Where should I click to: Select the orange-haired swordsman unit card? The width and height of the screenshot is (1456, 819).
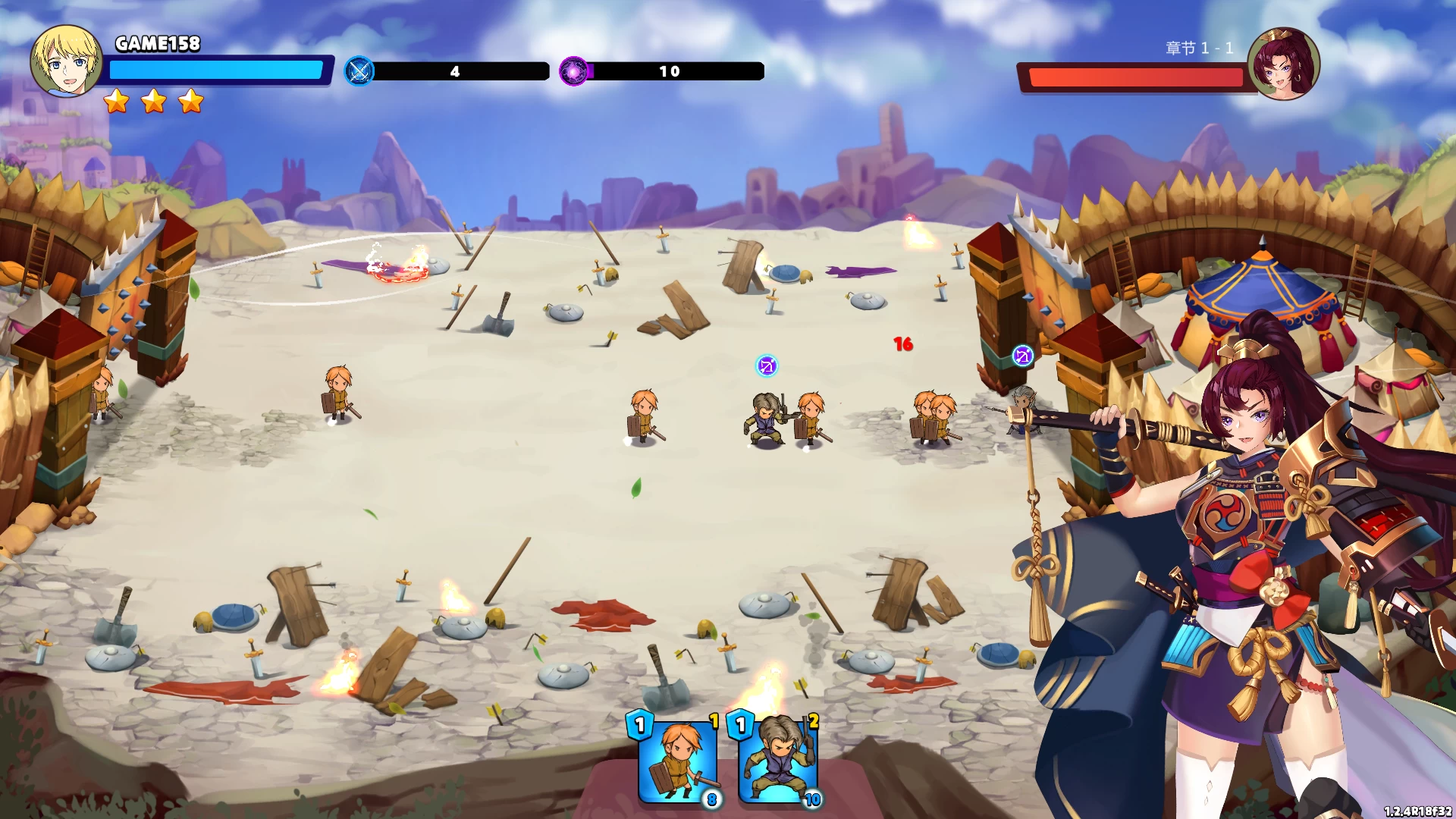[677, 760]
